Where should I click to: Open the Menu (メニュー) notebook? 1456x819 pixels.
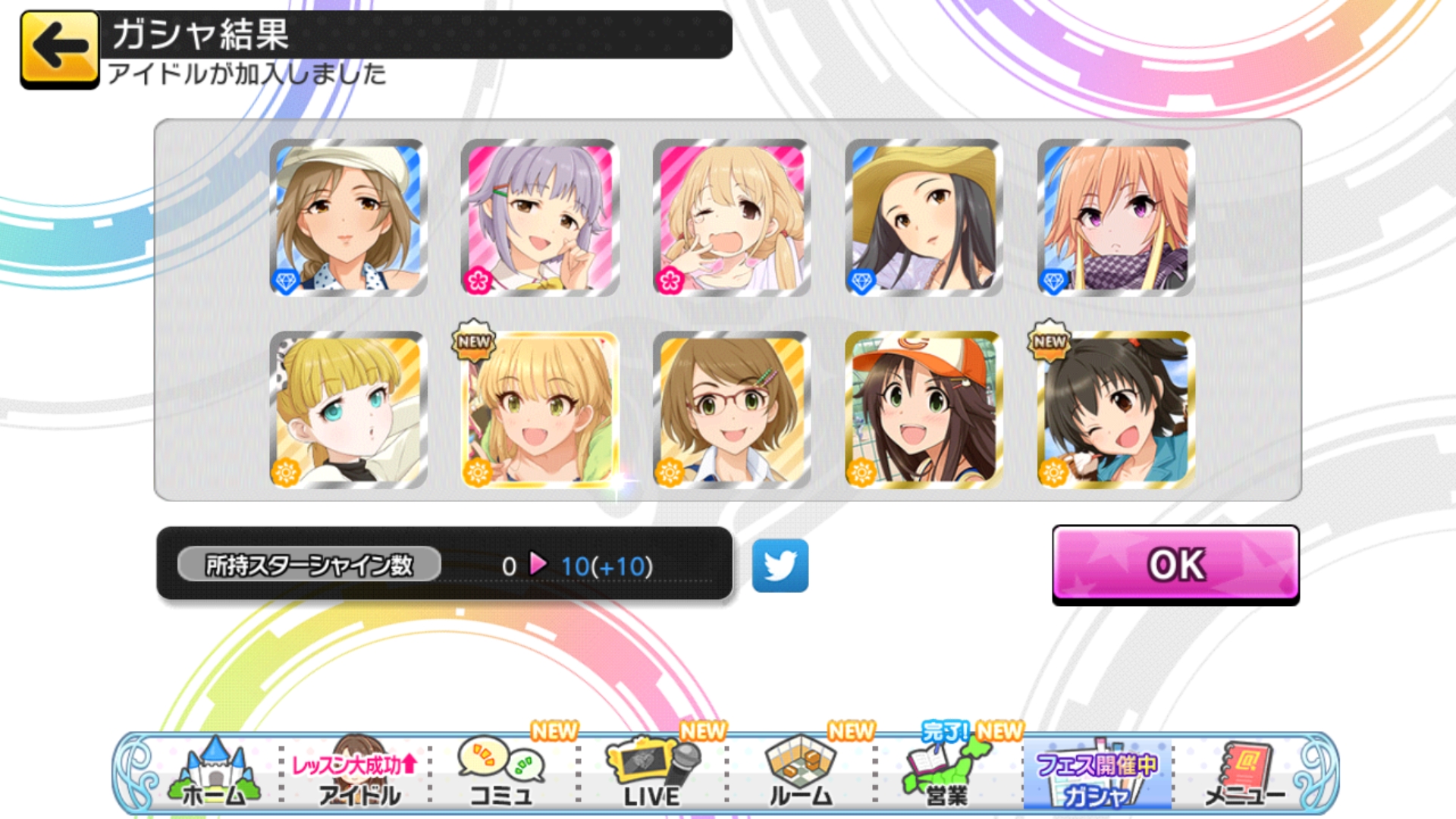point(1245,773)
